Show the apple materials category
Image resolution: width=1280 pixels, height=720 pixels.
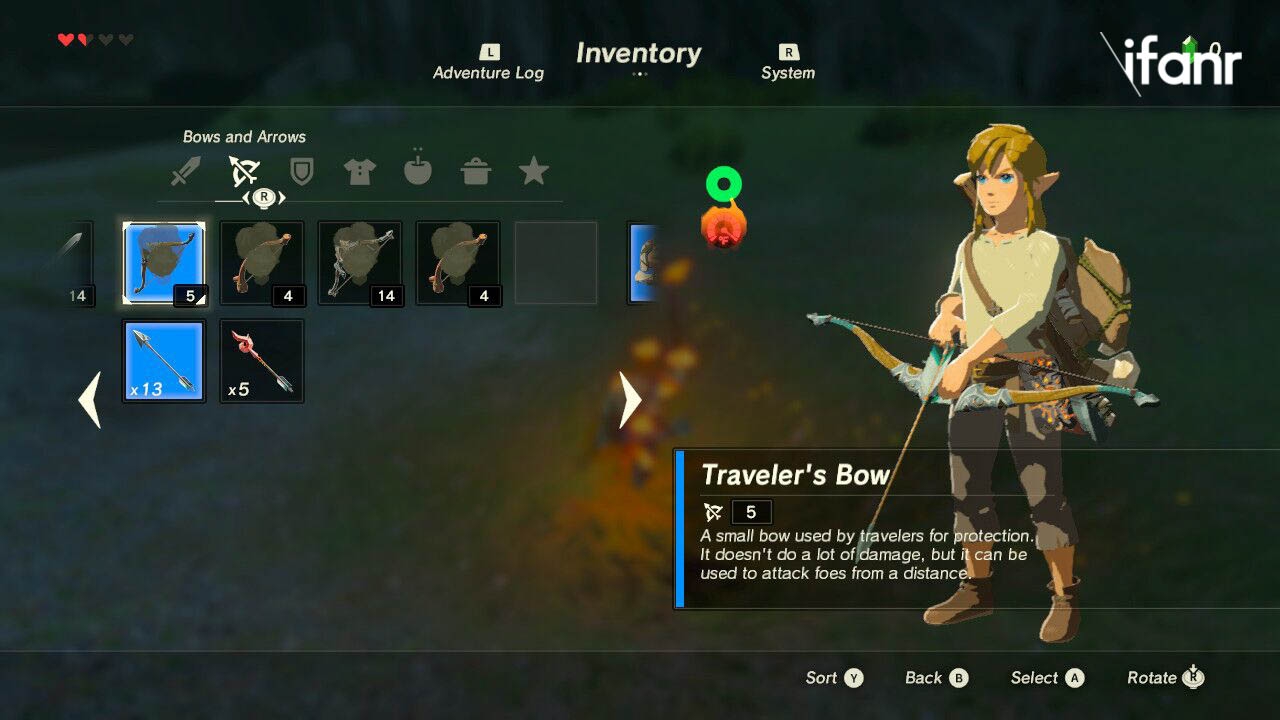(417, 171)
